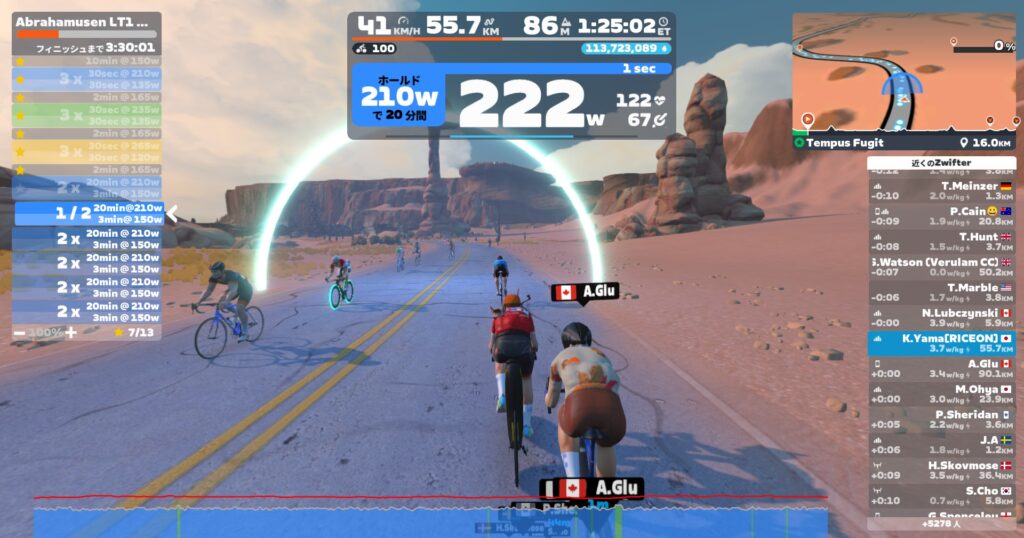This screenshot has height=538, width=1024.
Task: Decrease workout intensity with the minus button
Action: pos(20,332)
